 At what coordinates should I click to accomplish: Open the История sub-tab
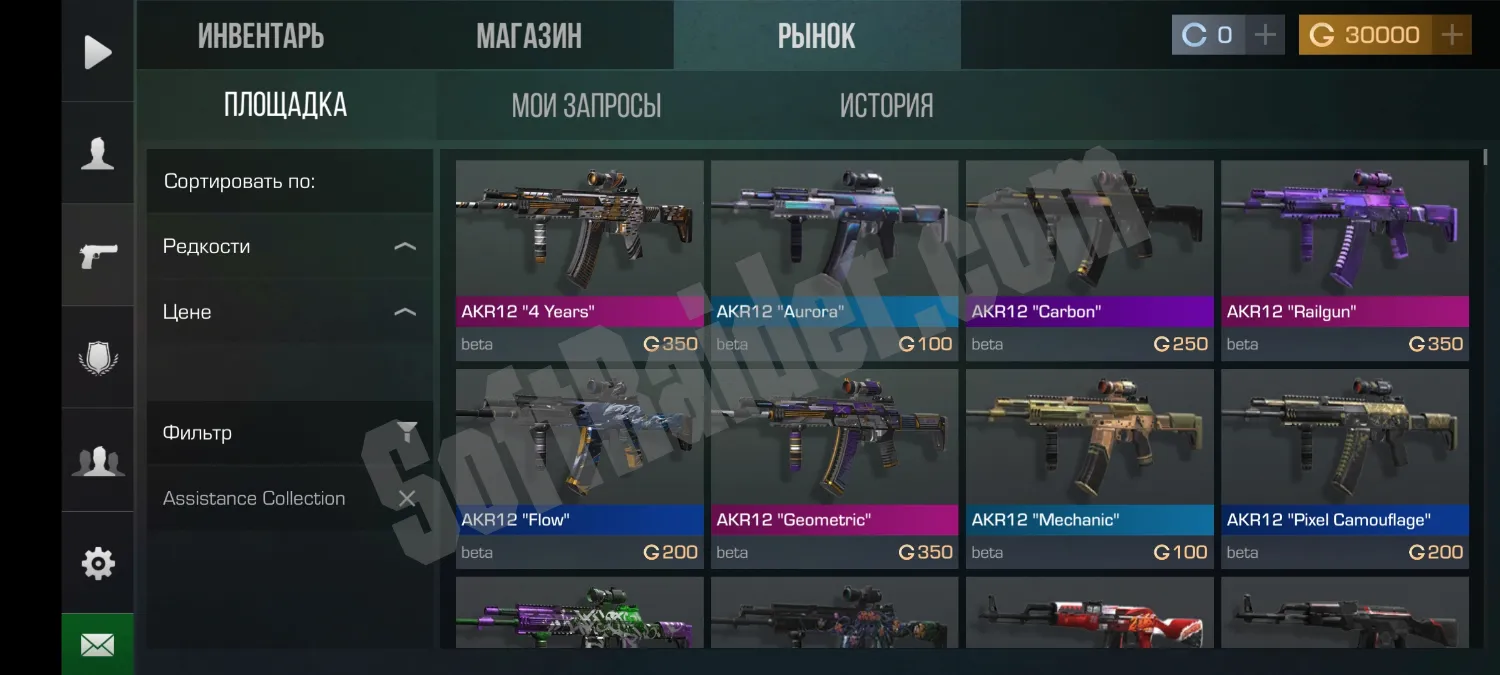coord(886,105)
